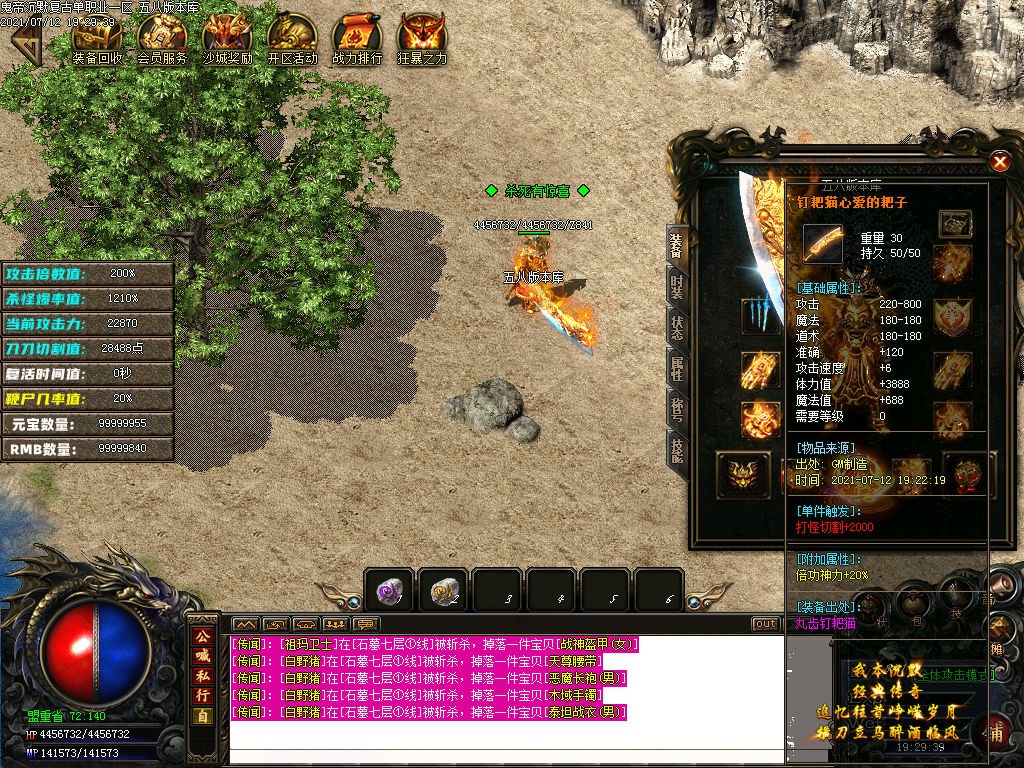The image size is (1024, 768).
Task: Open the 状态 status tab
Action: (677, 328)
